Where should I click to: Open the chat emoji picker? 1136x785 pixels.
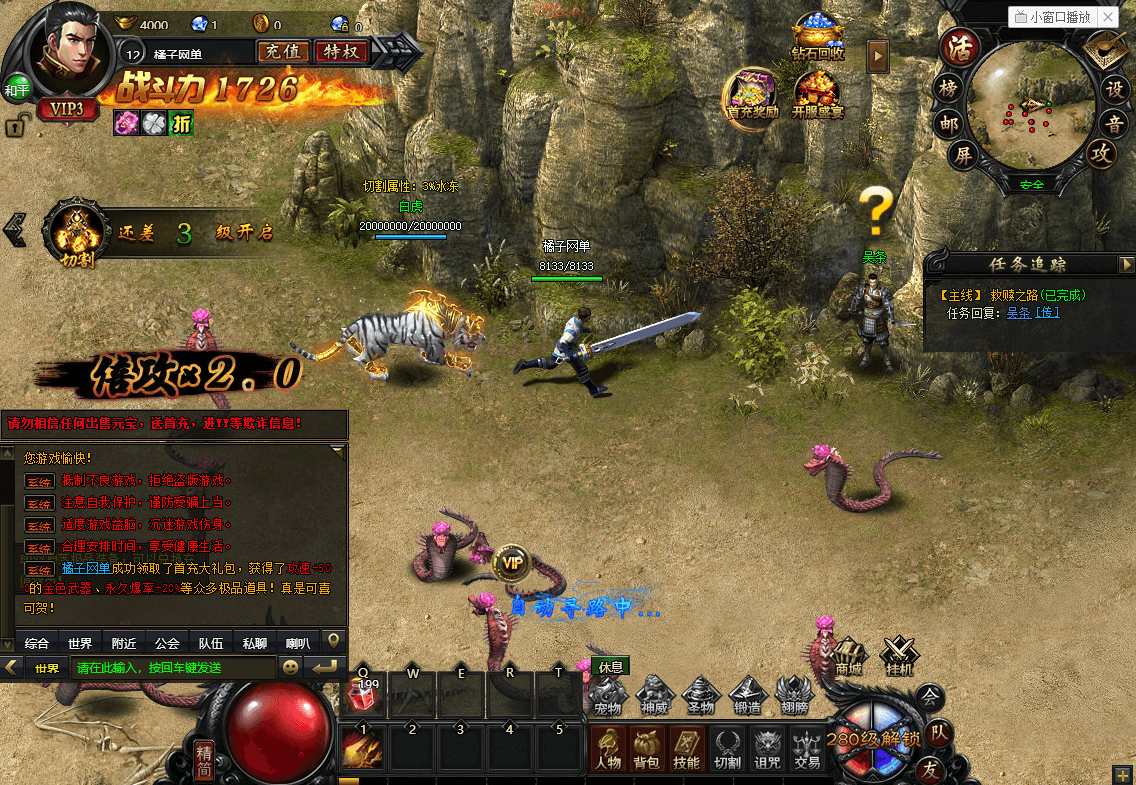[x=291, y=667]
